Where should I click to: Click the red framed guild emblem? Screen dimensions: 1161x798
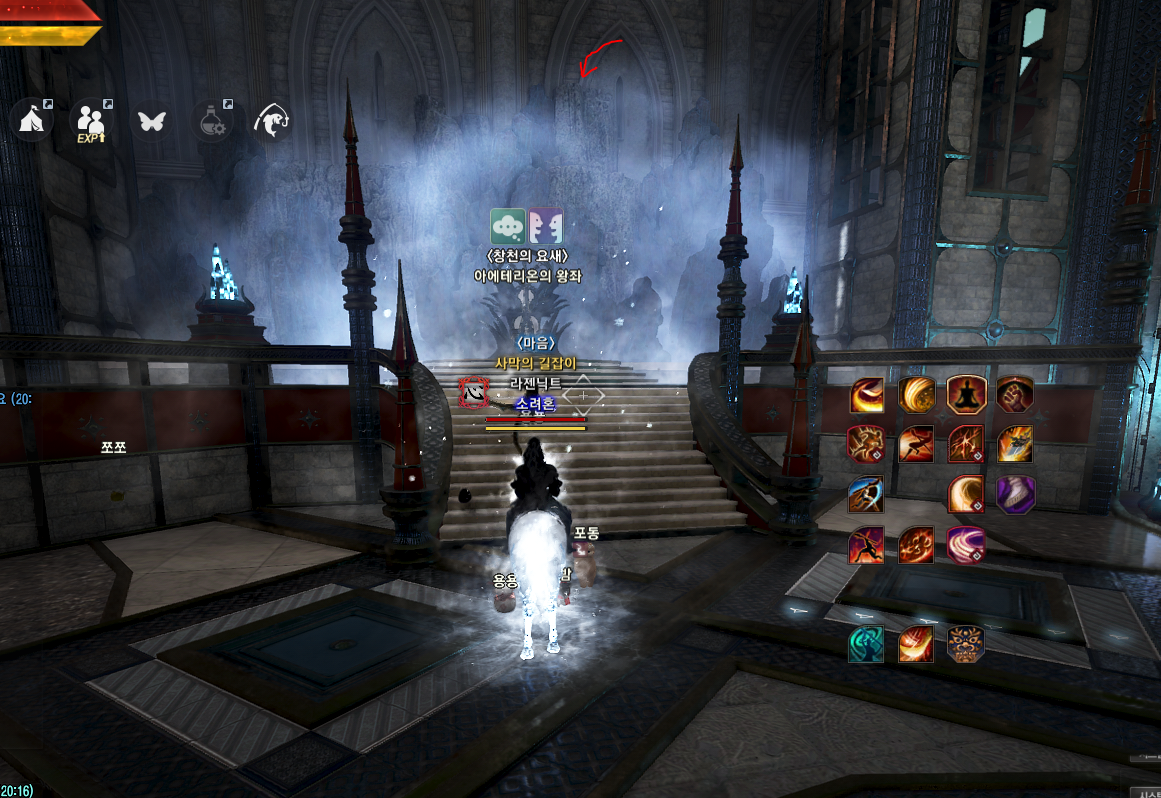pyautogui.click(x=474, y=393)
